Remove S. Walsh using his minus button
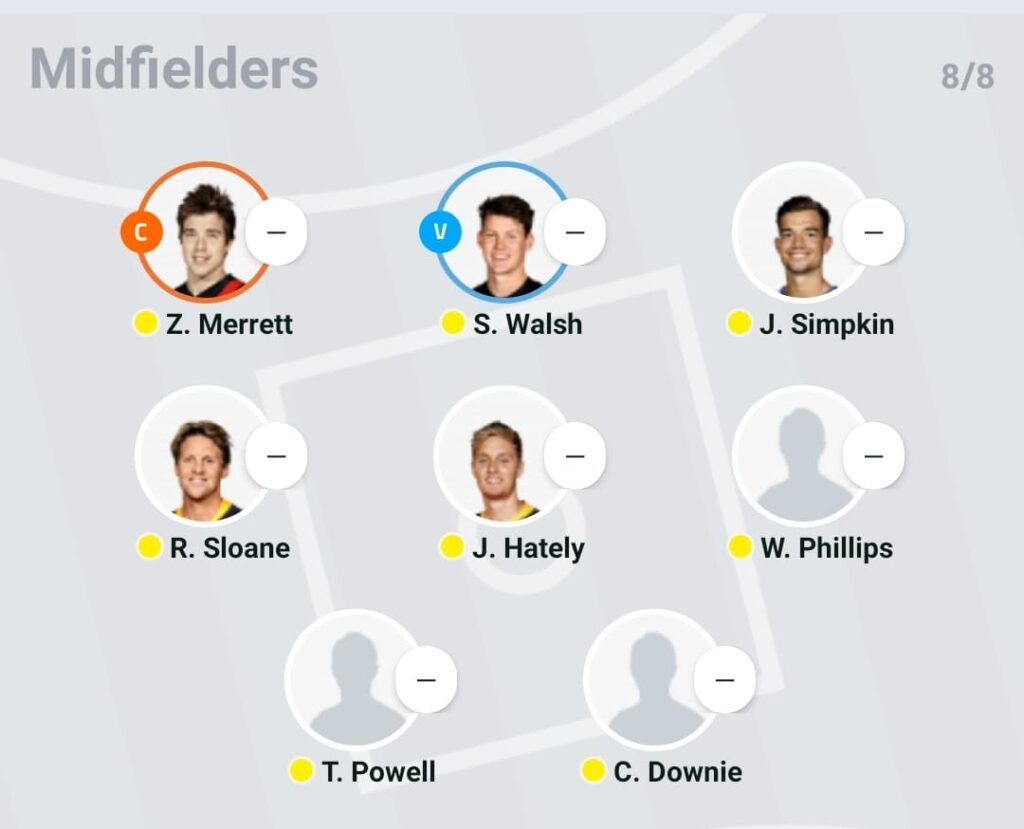This screenshot has width=1024, height=829. pos(575,232)
